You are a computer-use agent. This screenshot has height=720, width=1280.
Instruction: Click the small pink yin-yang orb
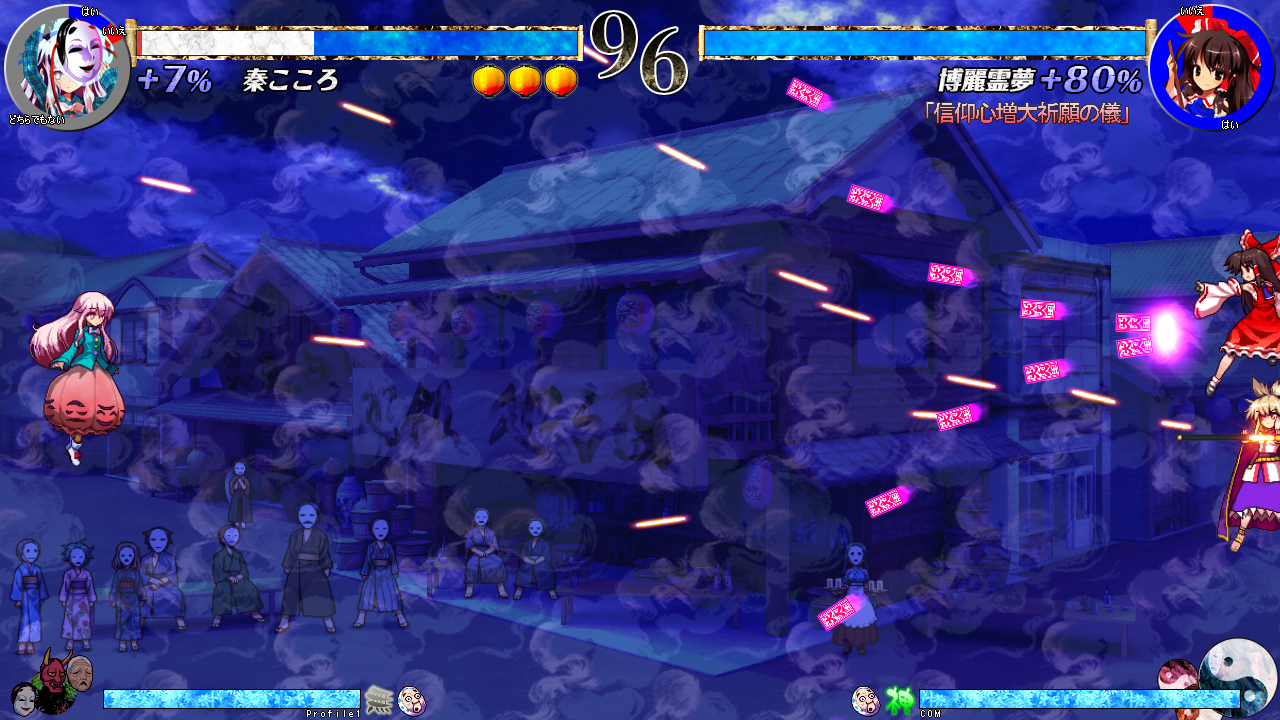coord(1178,677)
